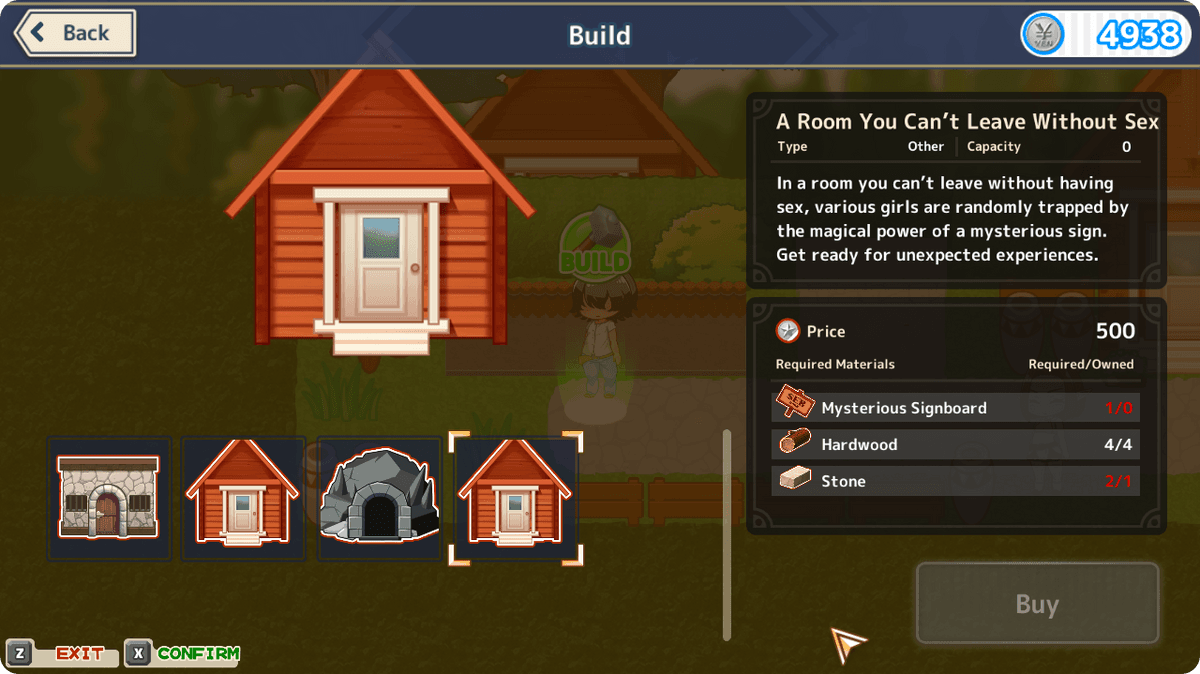1200x674 pixels.
Task: Click the building list's vertical scrollbar
Action: [x=727, y=534]
